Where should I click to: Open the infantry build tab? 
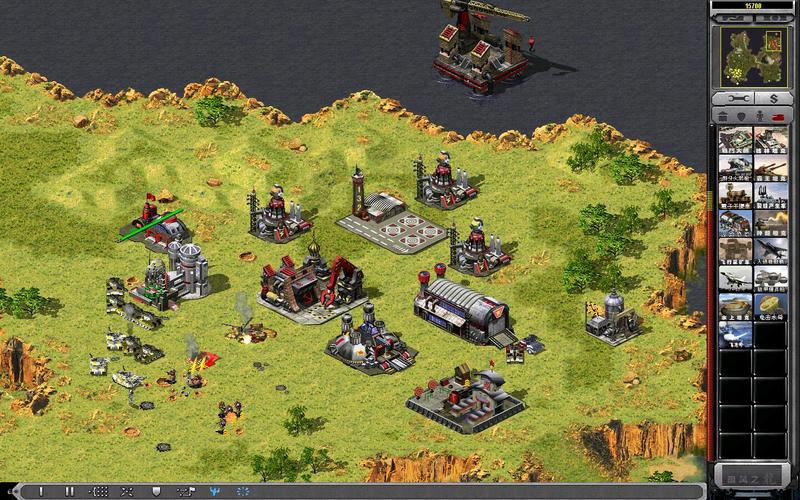coord(761,118)
